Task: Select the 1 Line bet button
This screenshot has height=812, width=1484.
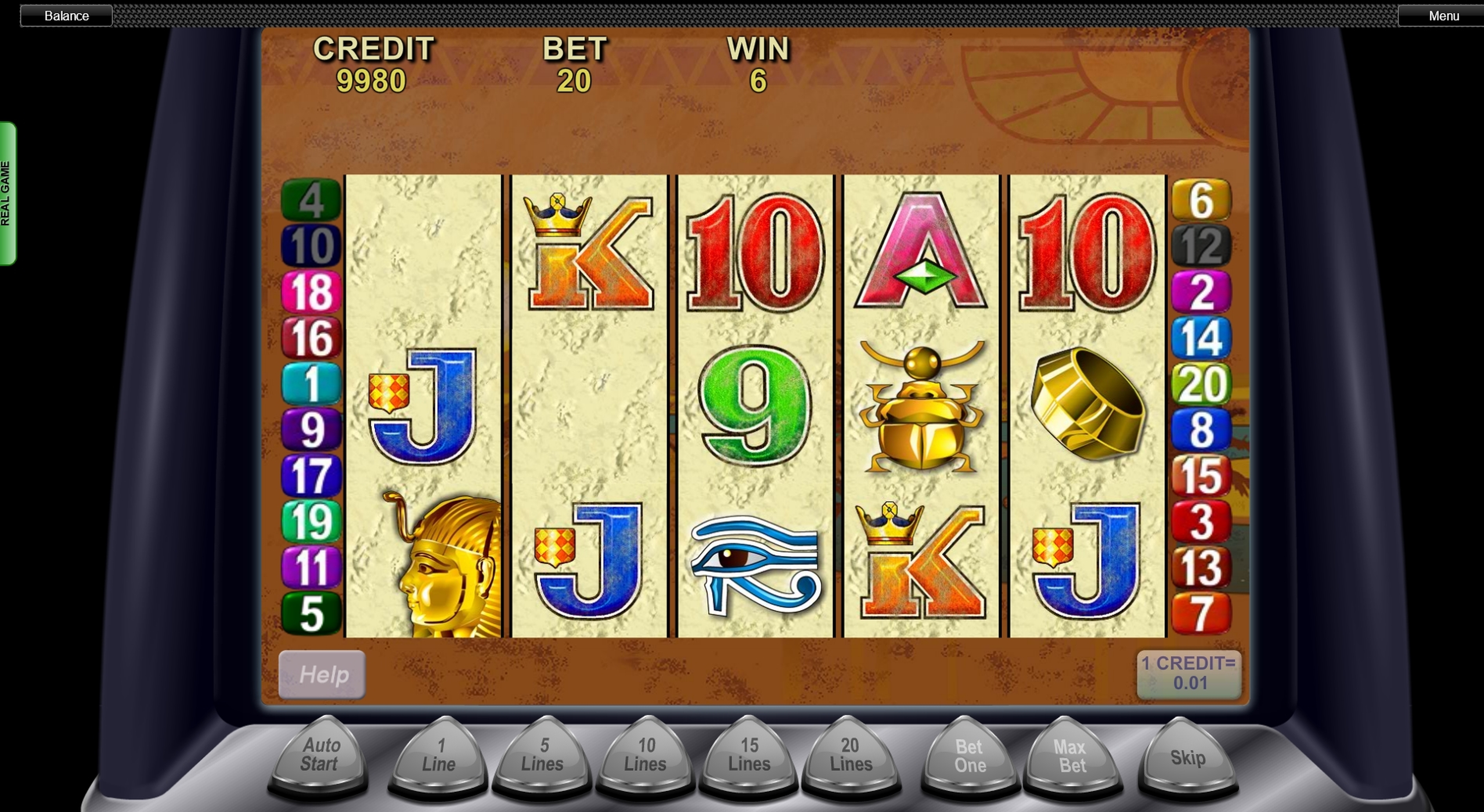Action: click(438, 756)
